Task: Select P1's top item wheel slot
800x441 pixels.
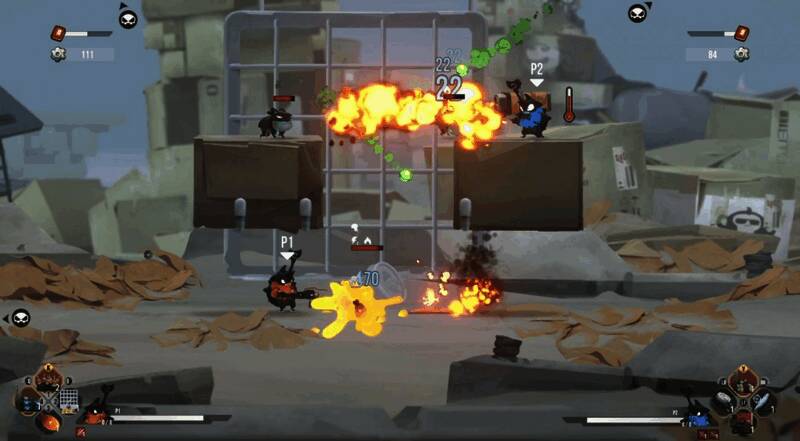Action: pyautogui.click(x=46, y=380)
